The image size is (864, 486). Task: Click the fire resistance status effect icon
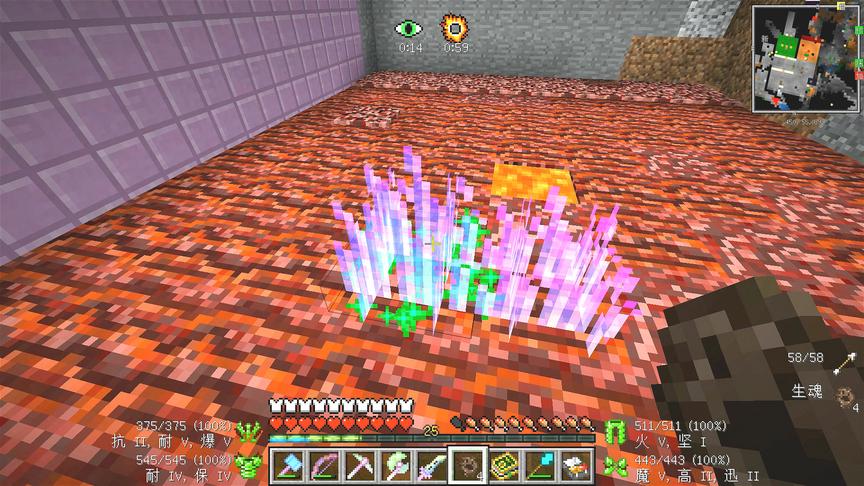tap(456, 27)
